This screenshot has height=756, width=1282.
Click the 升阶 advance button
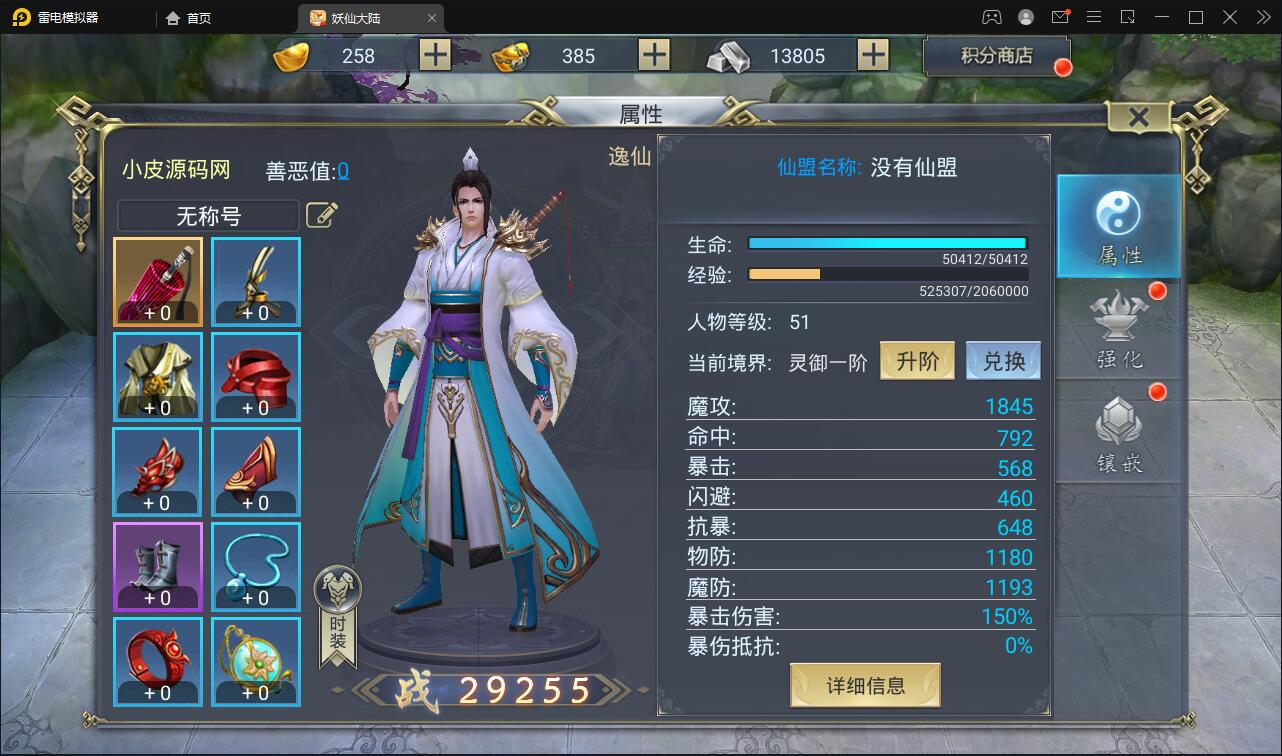pyautogui.click(x=916, y=360)
